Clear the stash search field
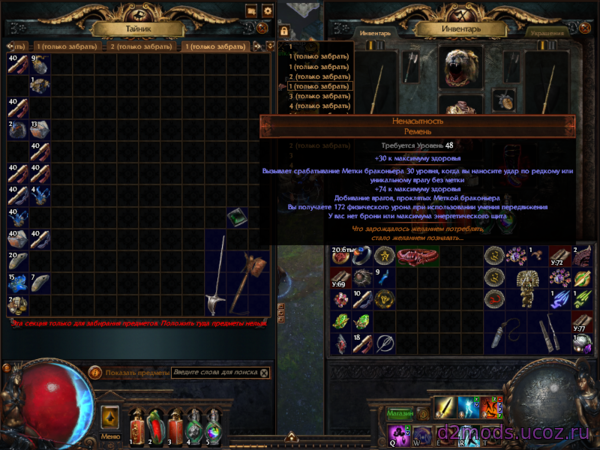The width and height of the screenshot is (600, 450). (x=264, y=373)
